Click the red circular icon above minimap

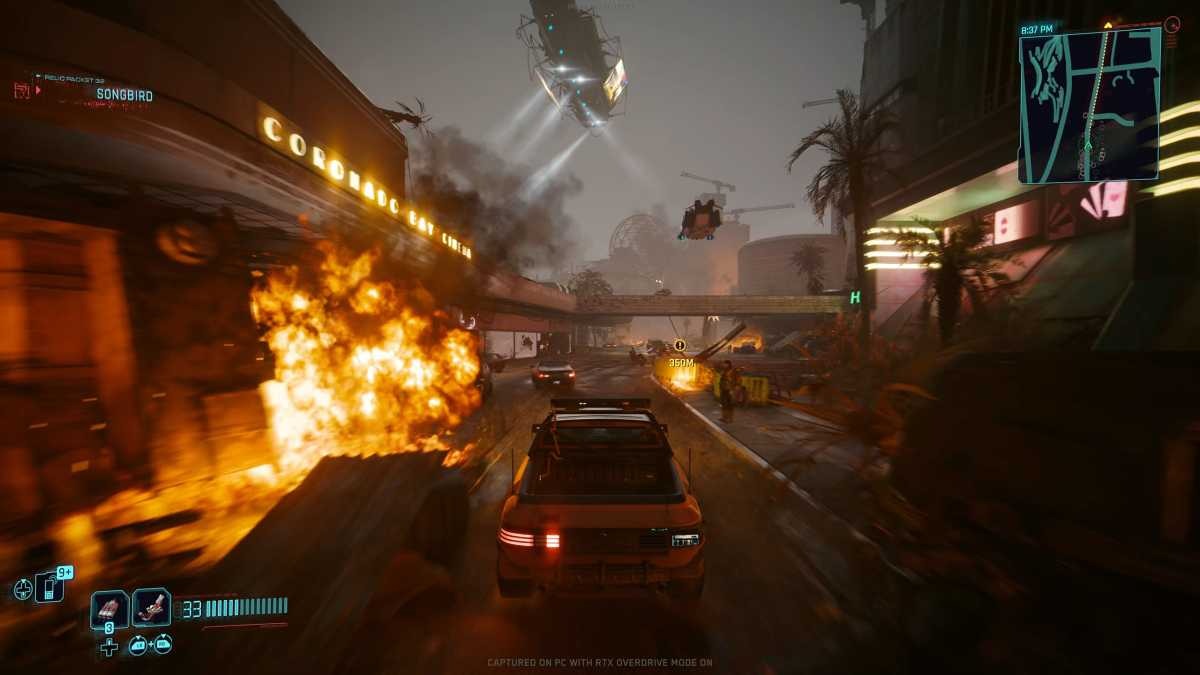point(1172,24)
